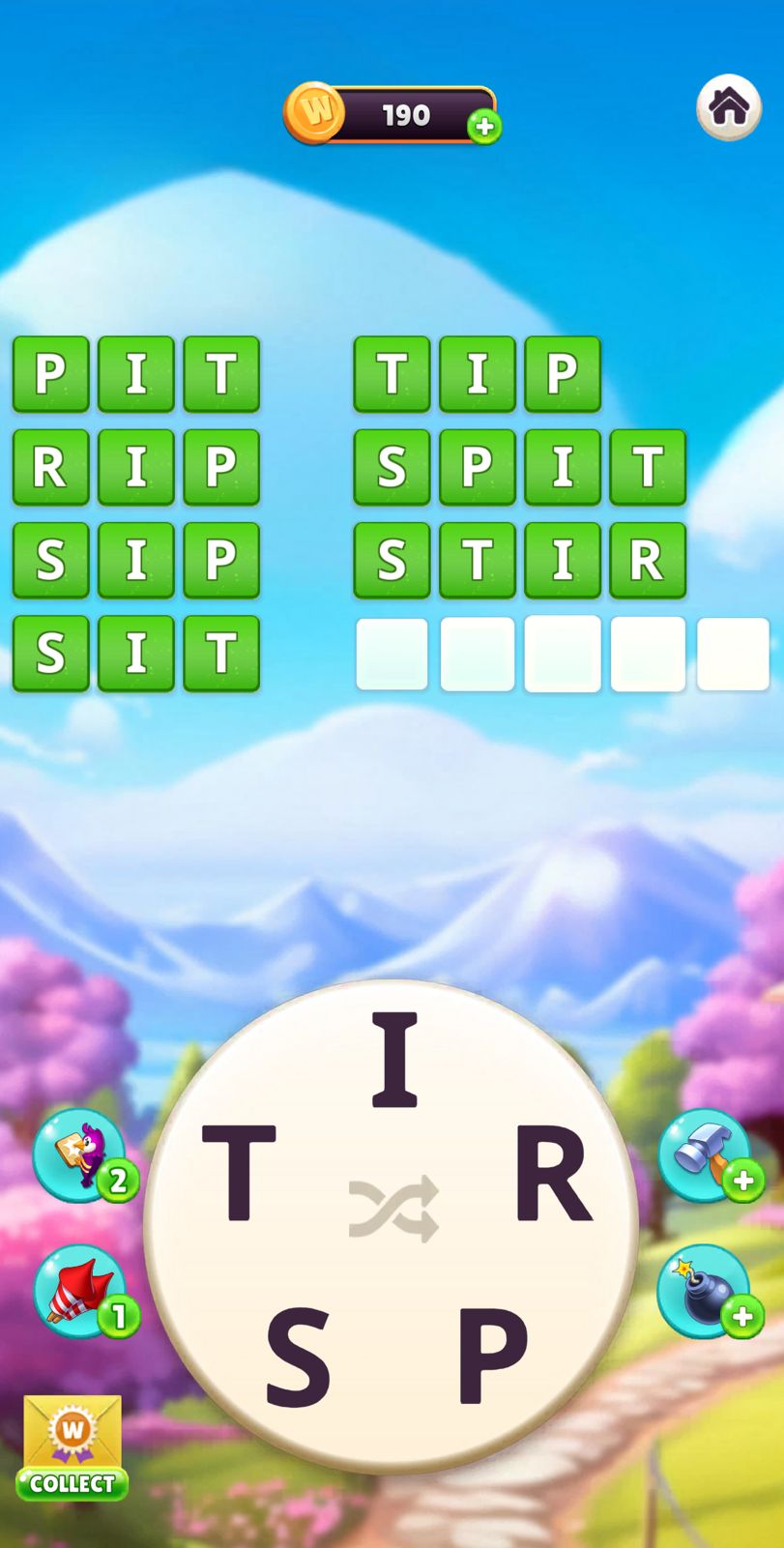Activate the rocket firework booster

79,1292
